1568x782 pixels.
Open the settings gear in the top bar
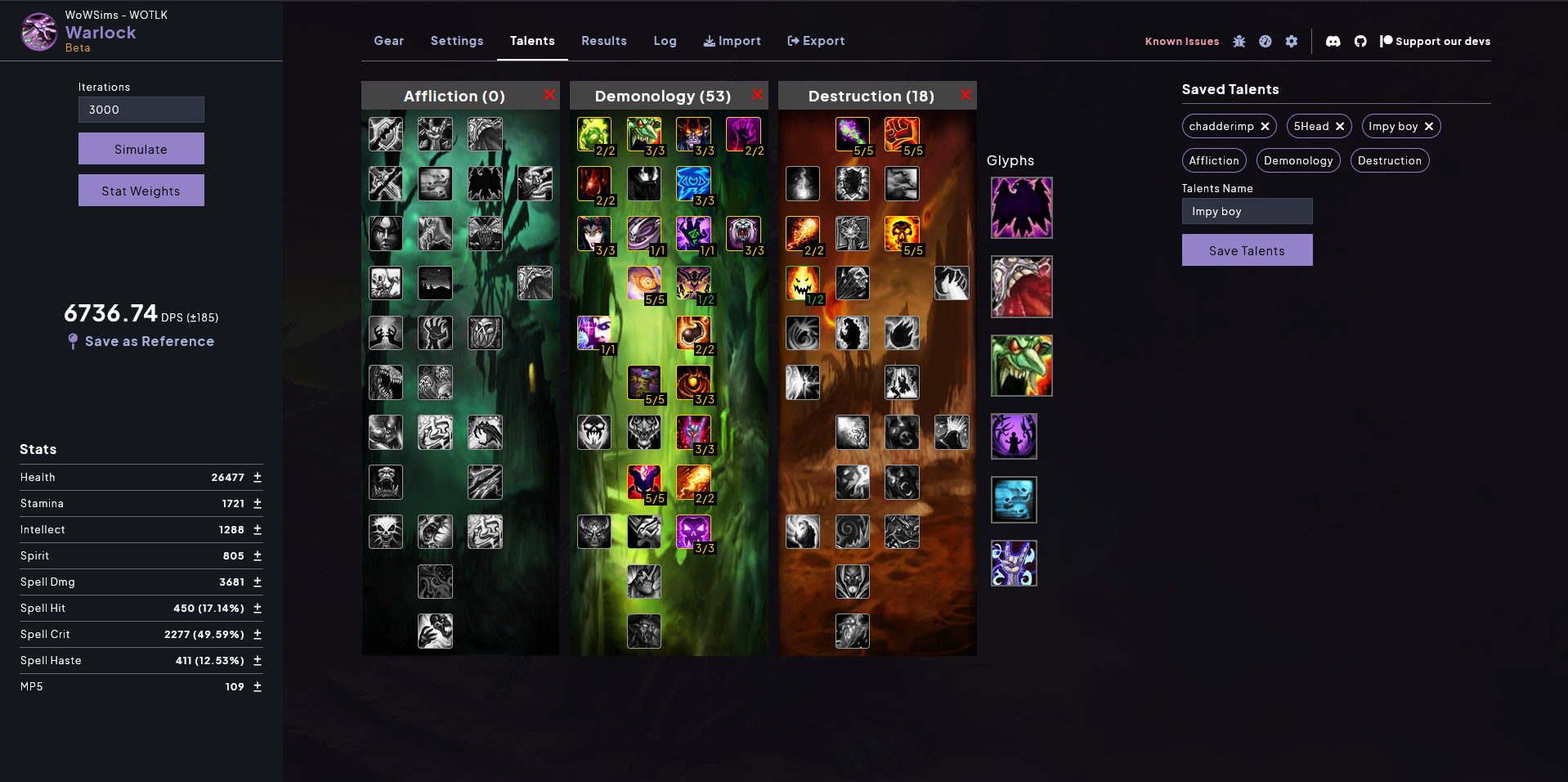(1292, 41)
